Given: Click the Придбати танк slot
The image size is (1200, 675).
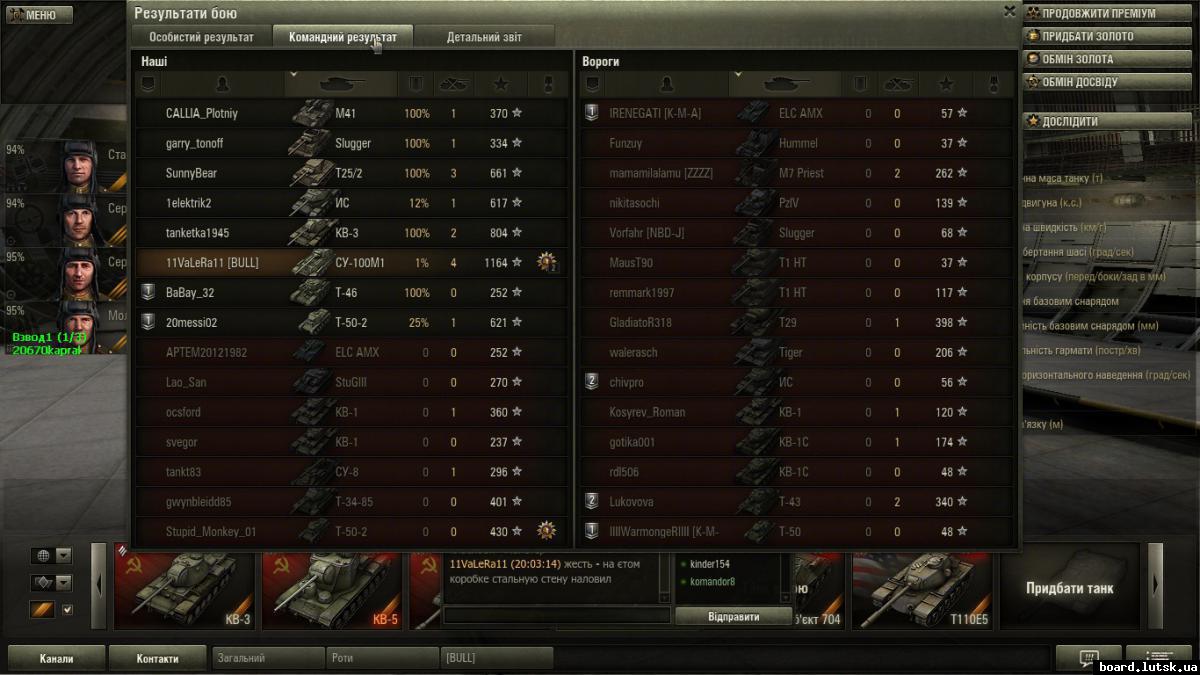Looking at the screenshot, I should (x=1069, y=587).
